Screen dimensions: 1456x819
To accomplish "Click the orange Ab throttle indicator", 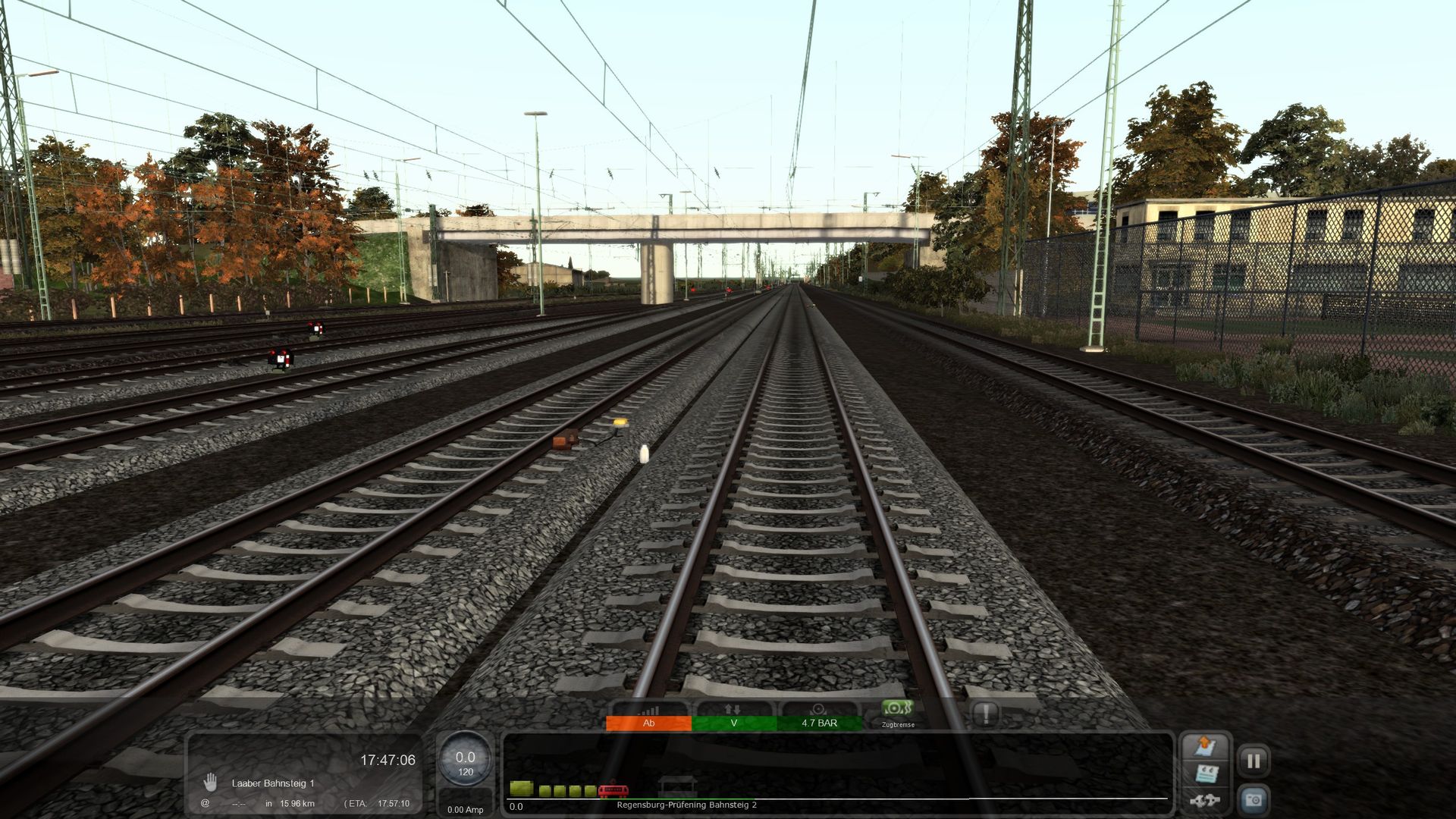I will tap(648, 723).
